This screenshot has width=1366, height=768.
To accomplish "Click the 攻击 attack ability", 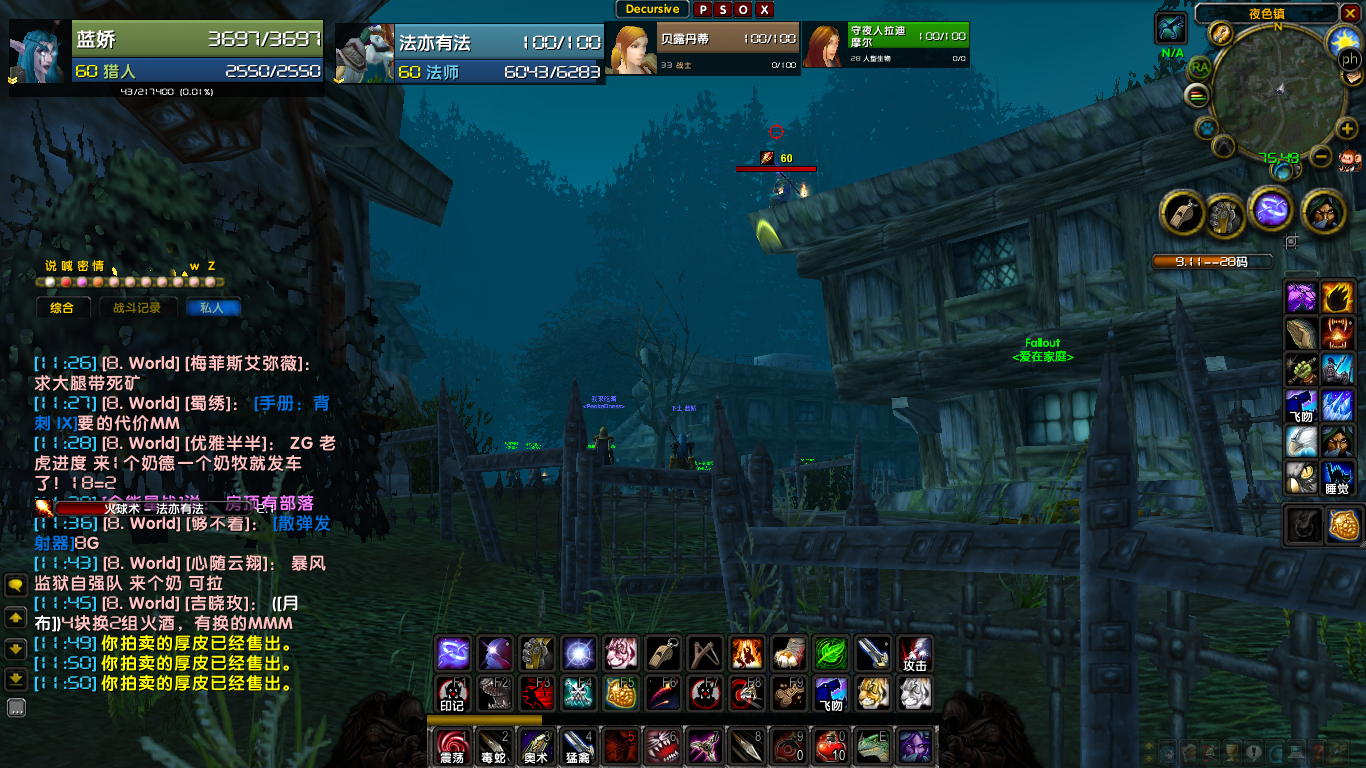I will coord(914,653).
